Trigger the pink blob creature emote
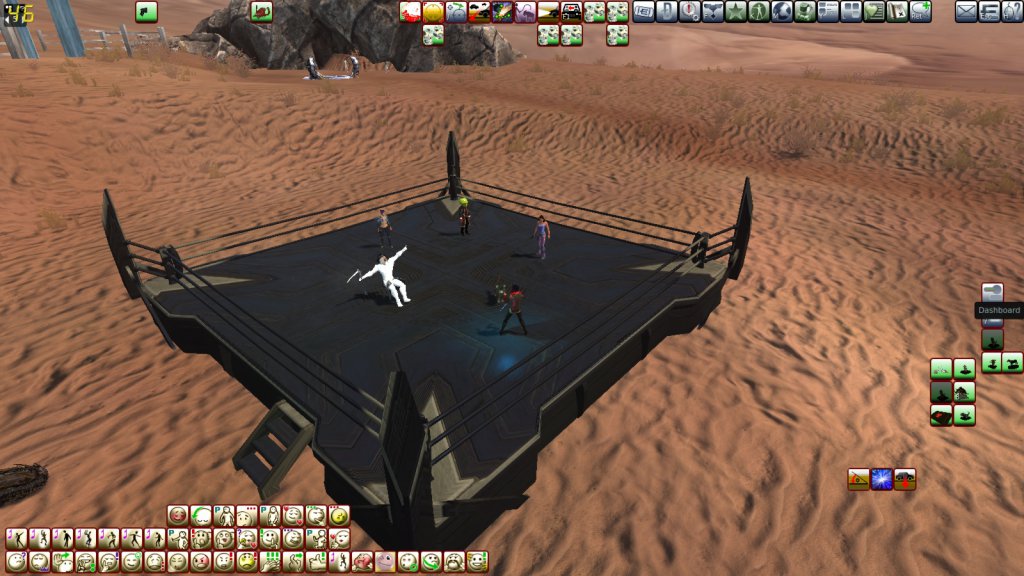This screenshot has height=576, width=1024. pos(385,562)
